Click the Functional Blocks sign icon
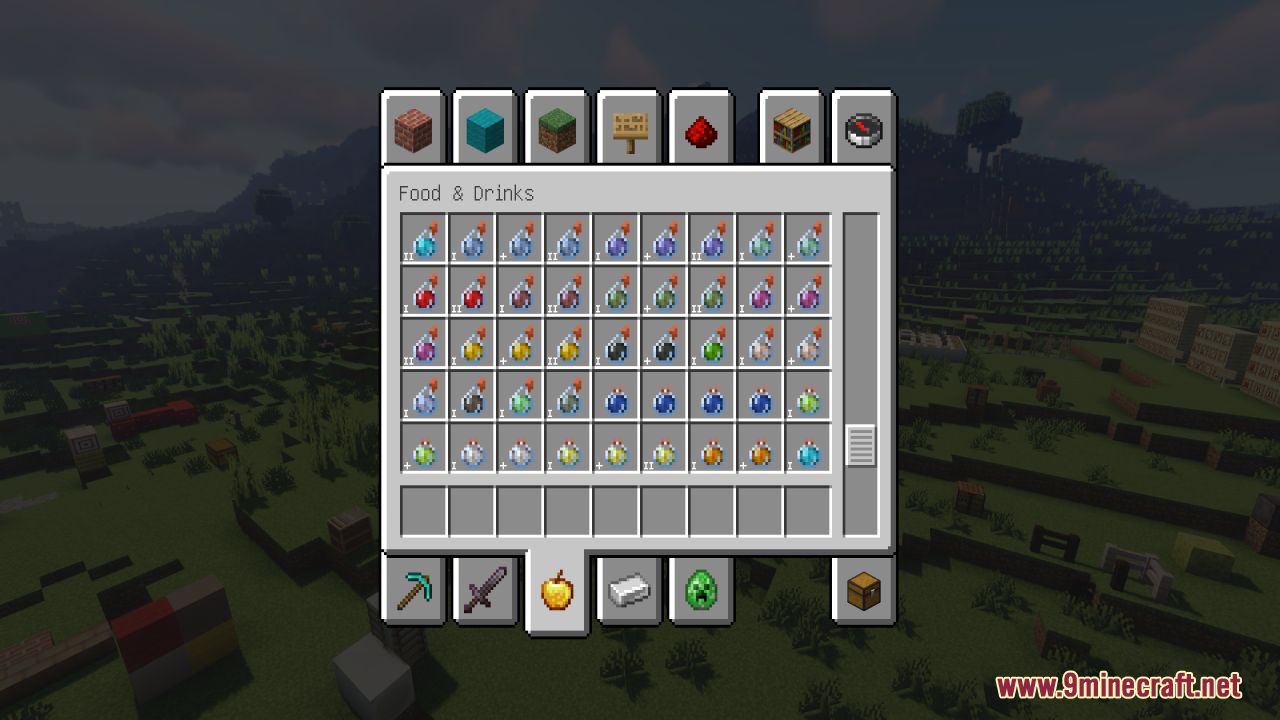 point(629,128)
